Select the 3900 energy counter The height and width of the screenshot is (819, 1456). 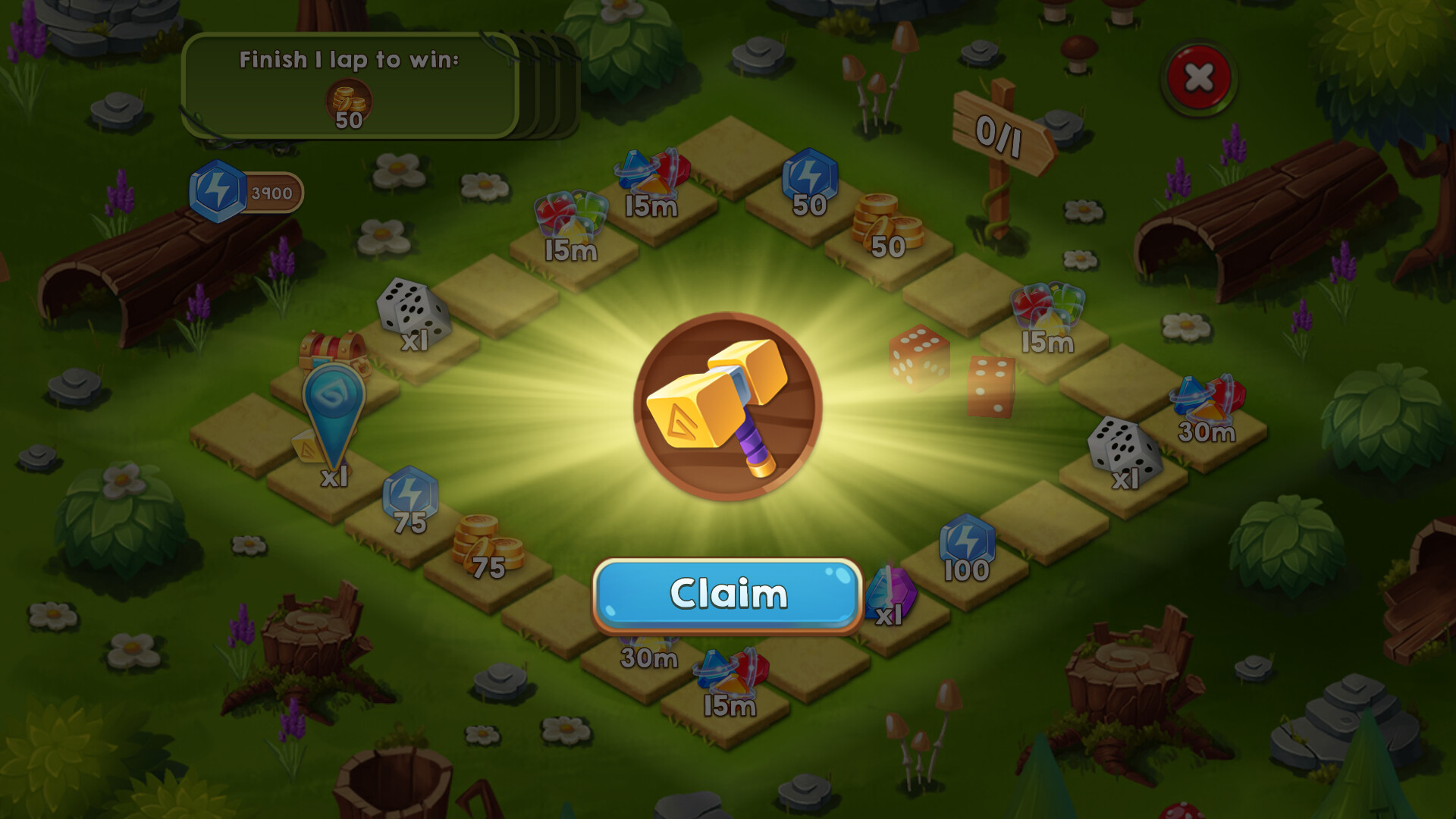[243, 192]
